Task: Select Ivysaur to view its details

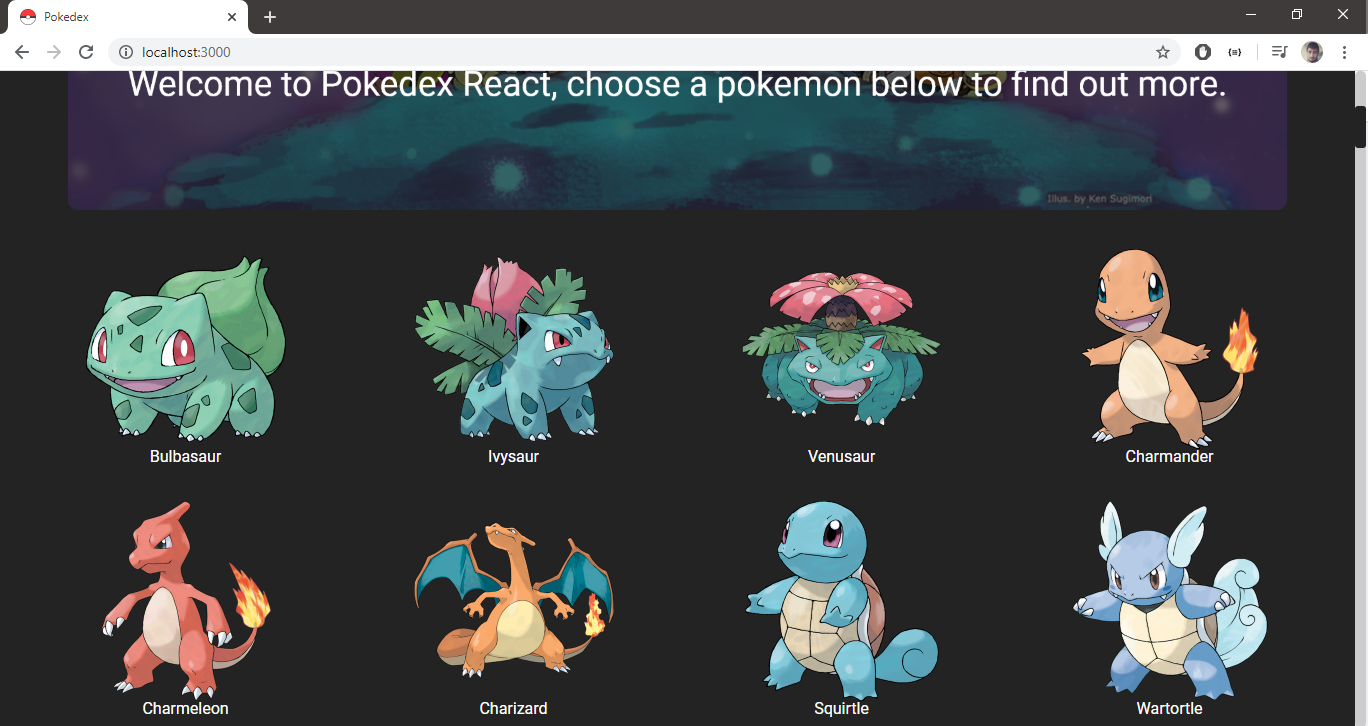Action: pyautogui.click(x=514, y=355)
